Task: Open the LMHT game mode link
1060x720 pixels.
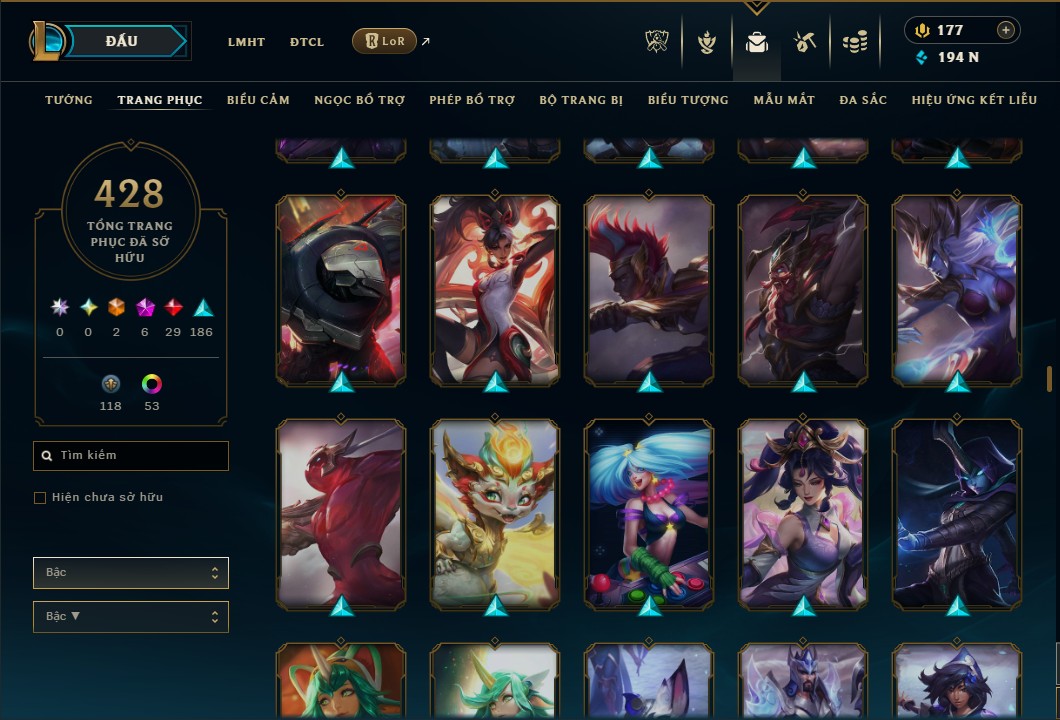Action: 246,42
